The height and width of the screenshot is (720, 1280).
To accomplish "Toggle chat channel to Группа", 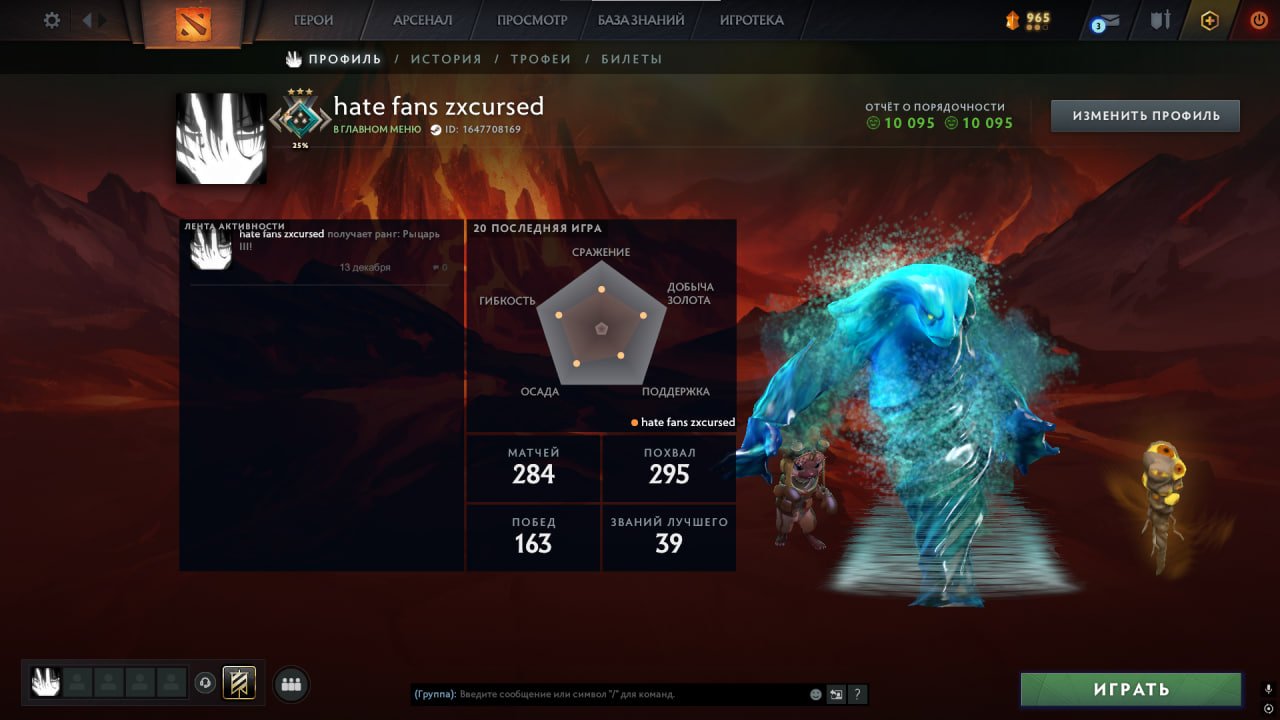I will pos(432,694).
